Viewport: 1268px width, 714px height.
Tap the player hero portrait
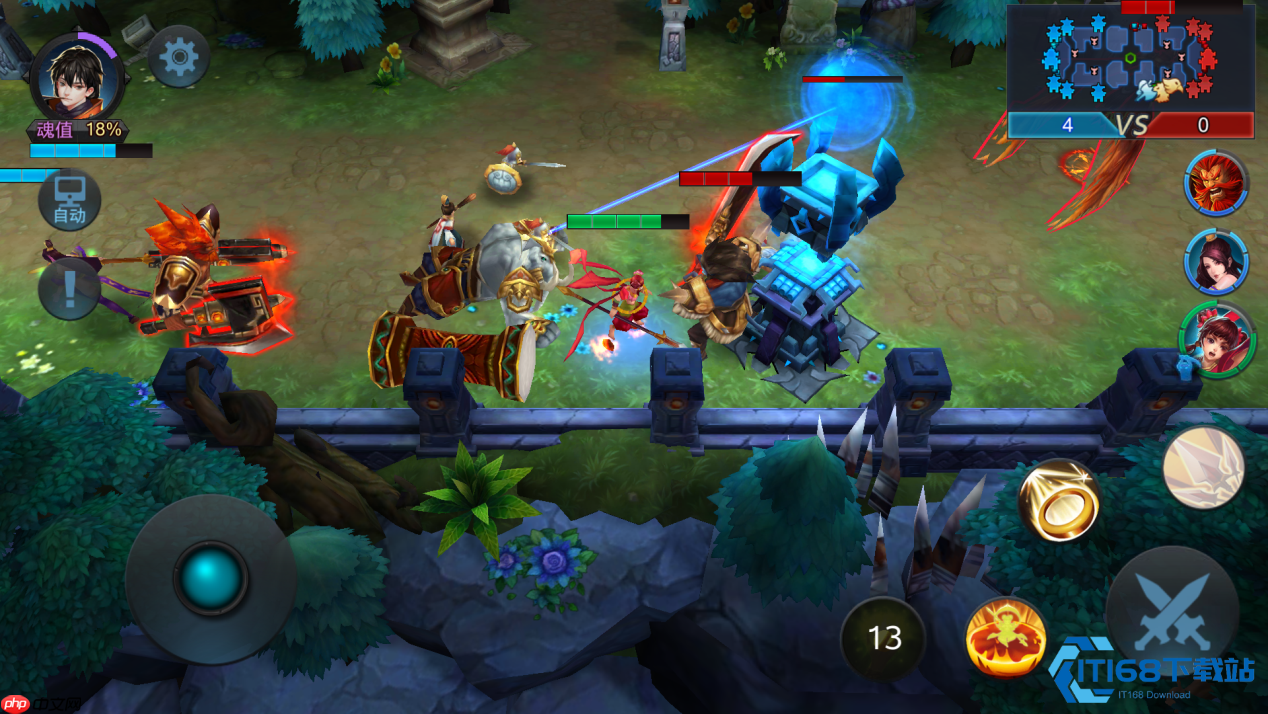coord(76,76)
